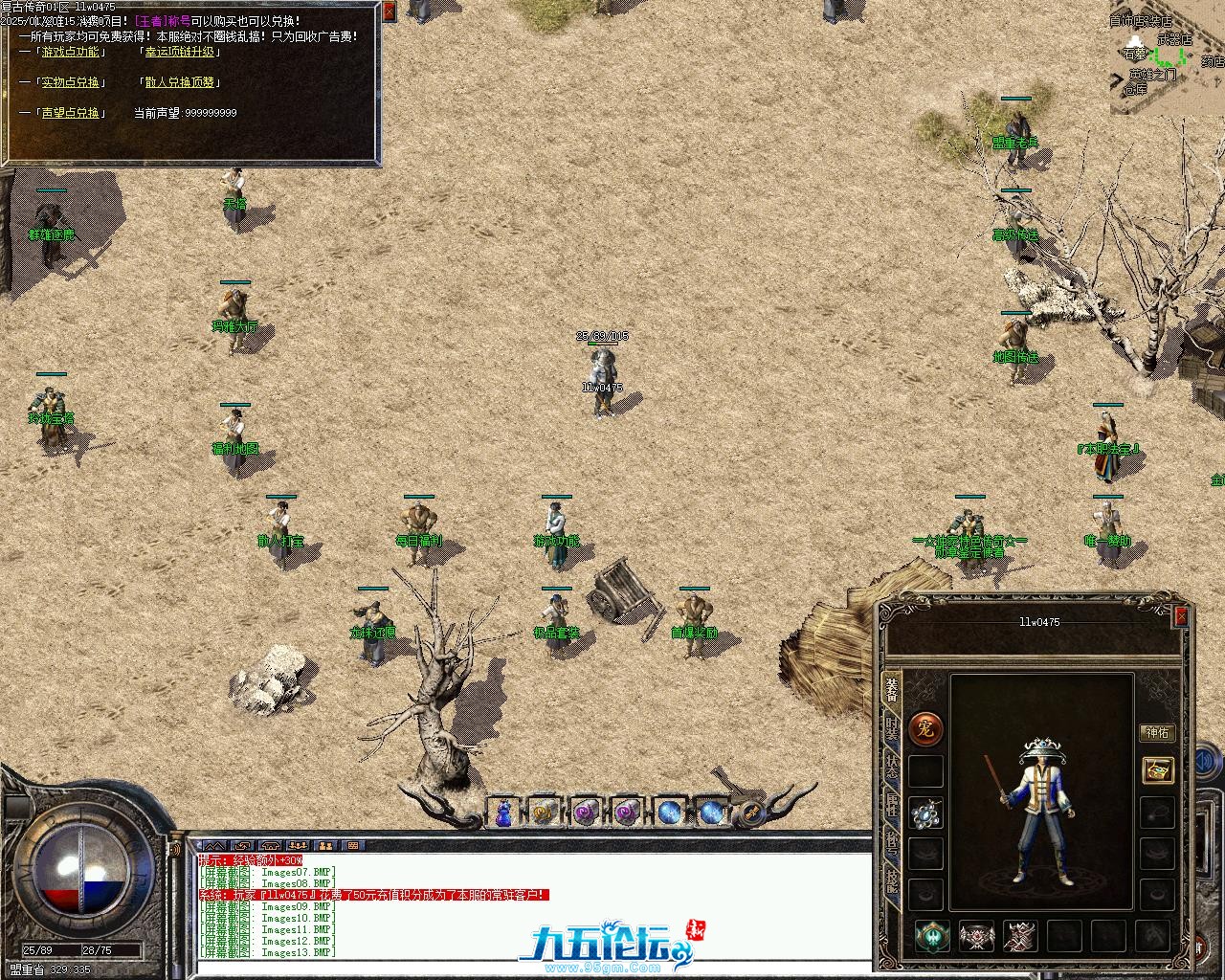Open the 神佑 button in equipment panel

point(1157,733)
